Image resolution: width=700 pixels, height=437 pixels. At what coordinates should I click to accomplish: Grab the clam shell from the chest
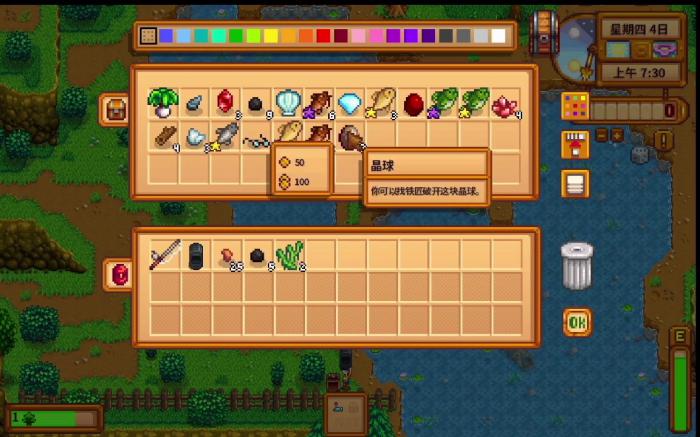pos(286,101)
